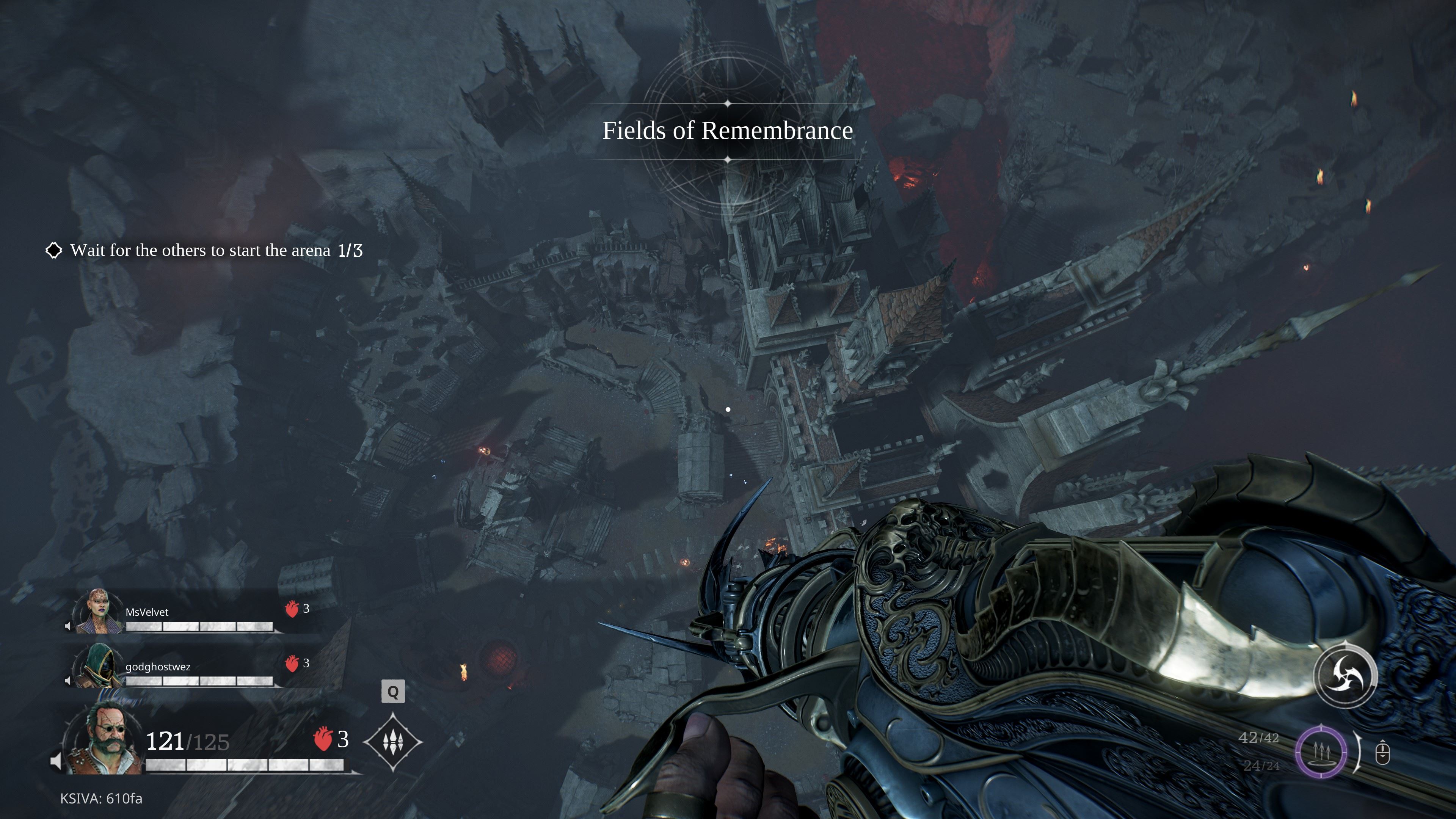Click the Fields of Remembrance location banner
This screenshot has width=1456, height=819.
tap(728, 130)
